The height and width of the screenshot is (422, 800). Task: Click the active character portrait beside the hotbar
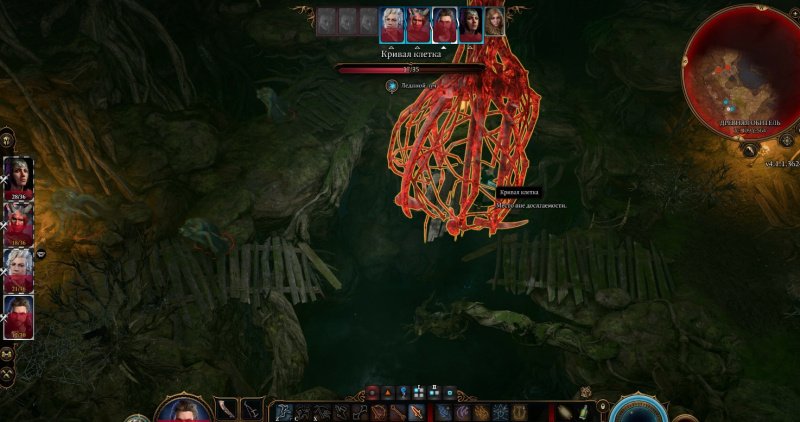(181, 410)
